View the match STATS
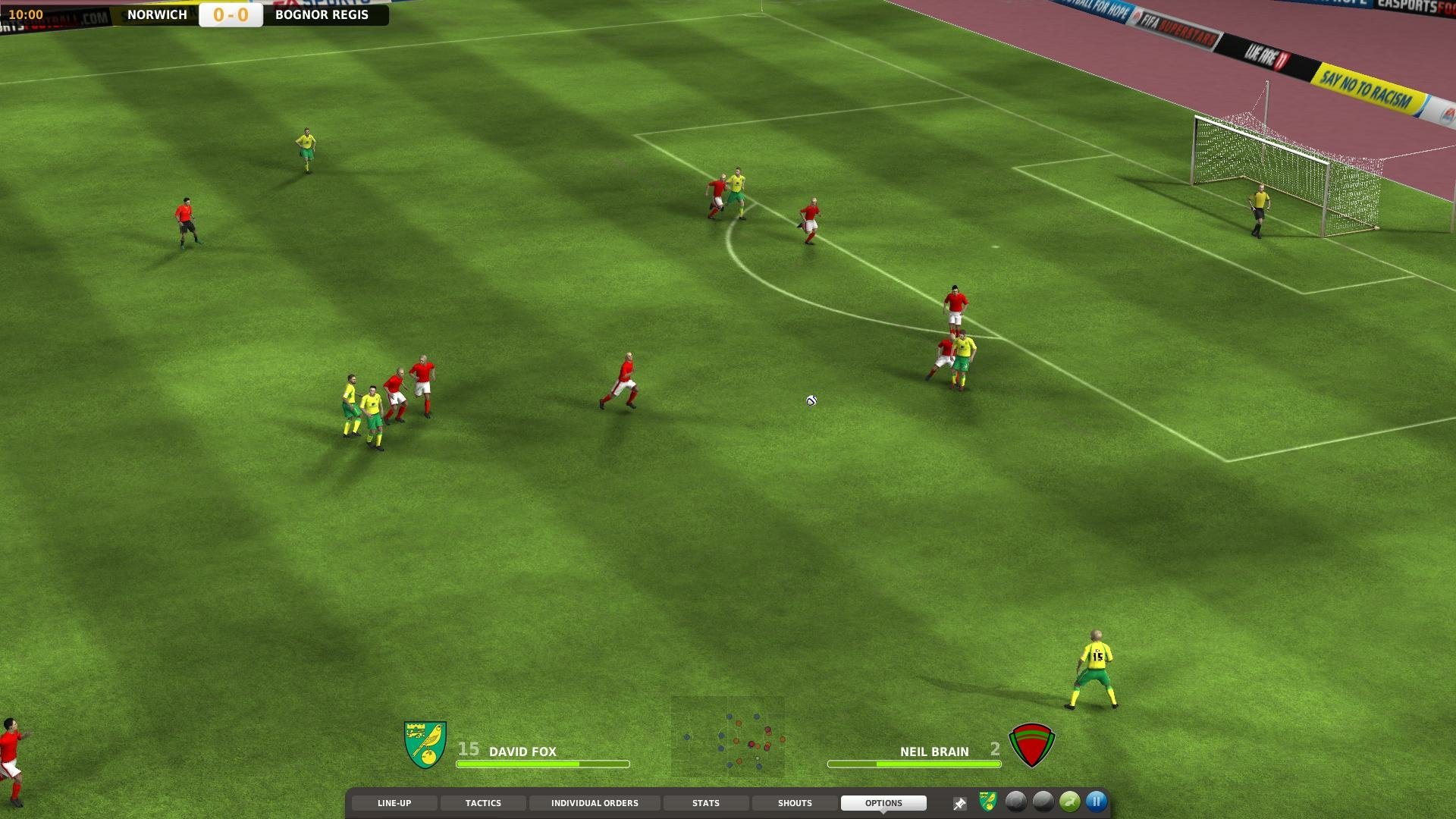The image size is (1456, 819). [706, 802]
